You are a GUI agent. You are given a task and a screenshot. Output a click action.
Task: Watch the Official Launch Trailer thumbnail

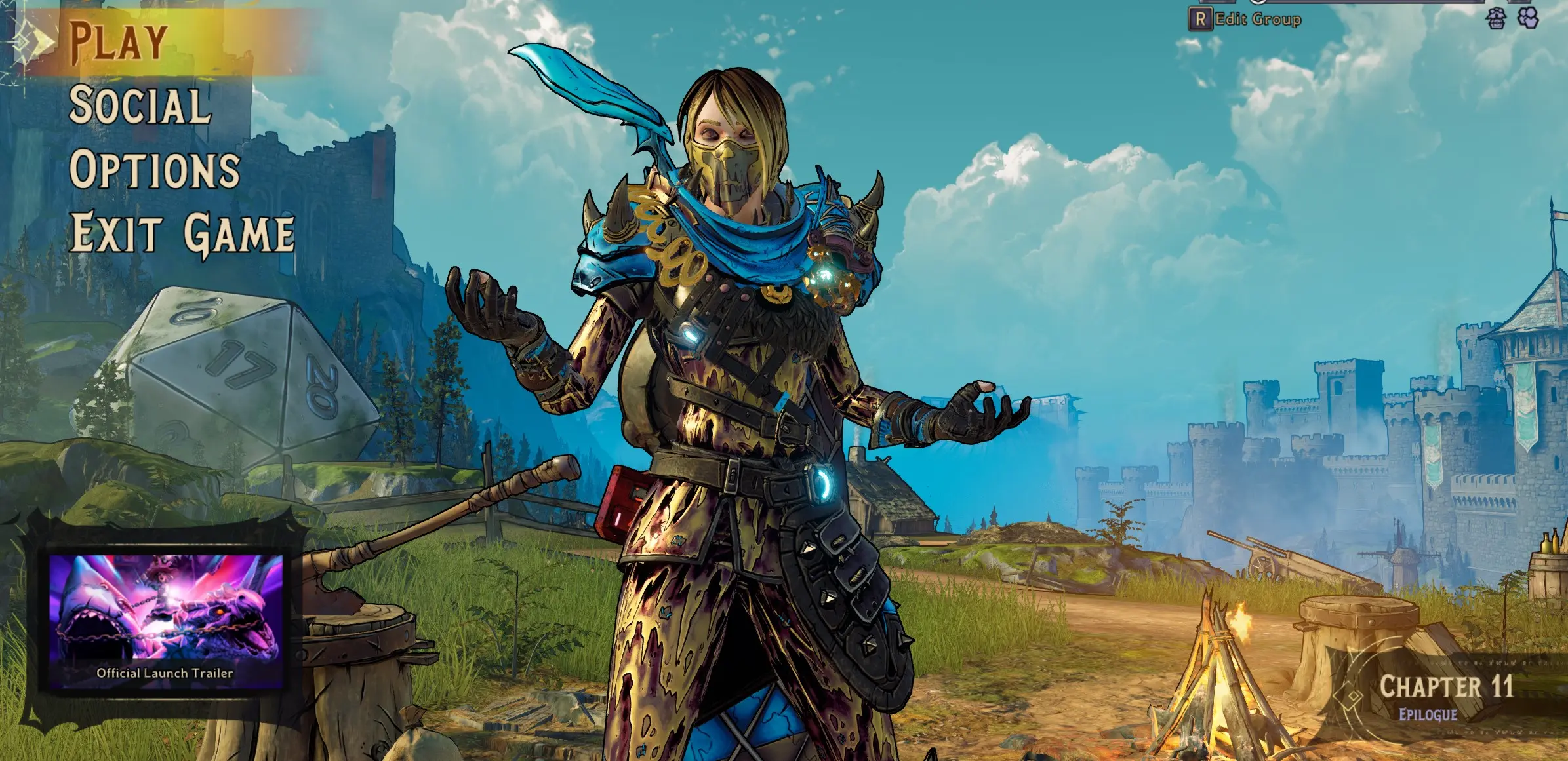[165, 619]
